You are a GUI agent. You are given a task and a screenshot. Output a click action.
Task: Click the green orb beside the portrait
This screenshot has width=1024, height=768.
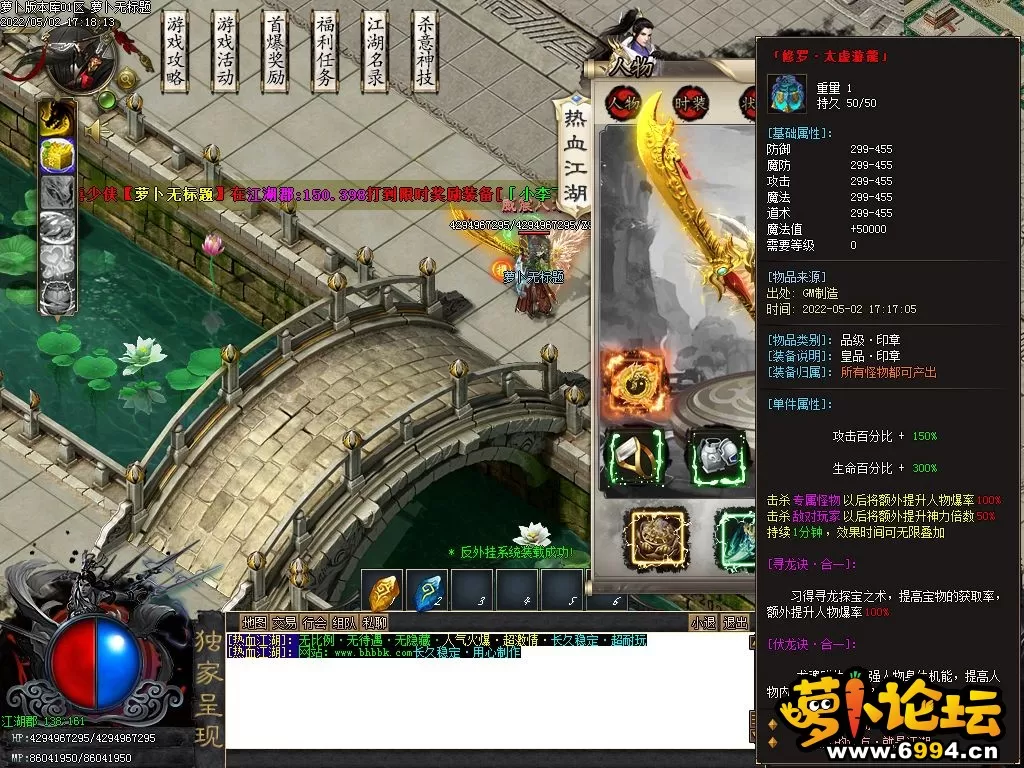(107, 100)
